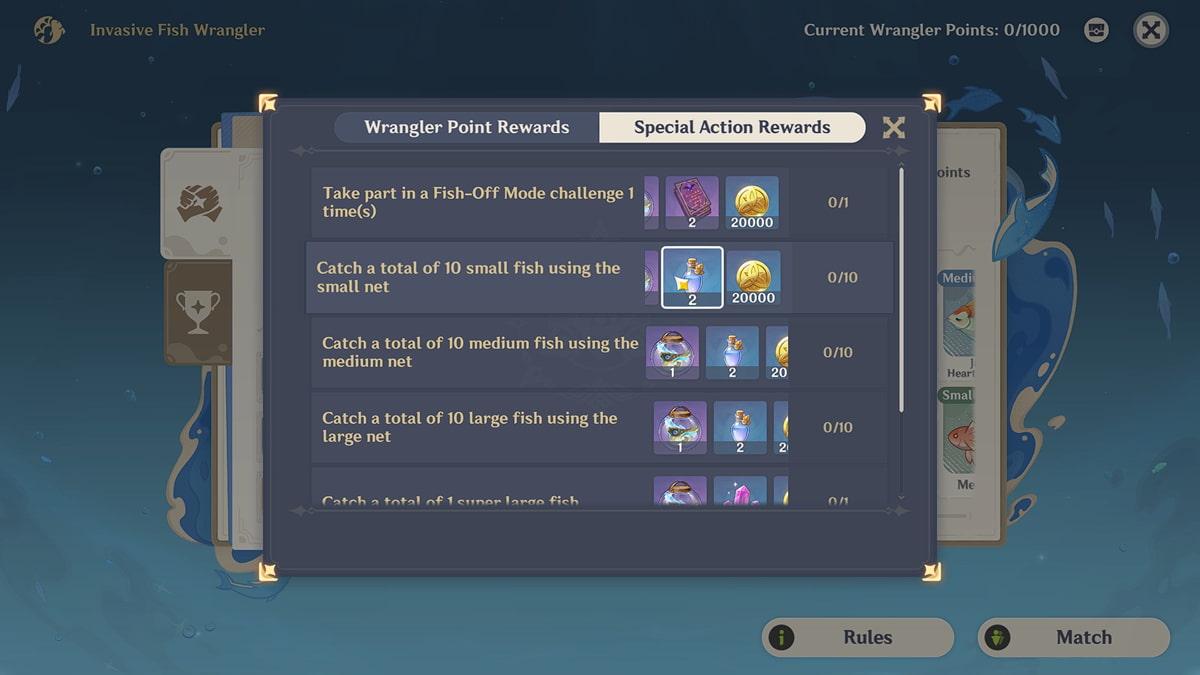Screen dimensions: 1200x675
Task: Click the purple book reward in Fish-Off row
Action: (x=692, y=203)
